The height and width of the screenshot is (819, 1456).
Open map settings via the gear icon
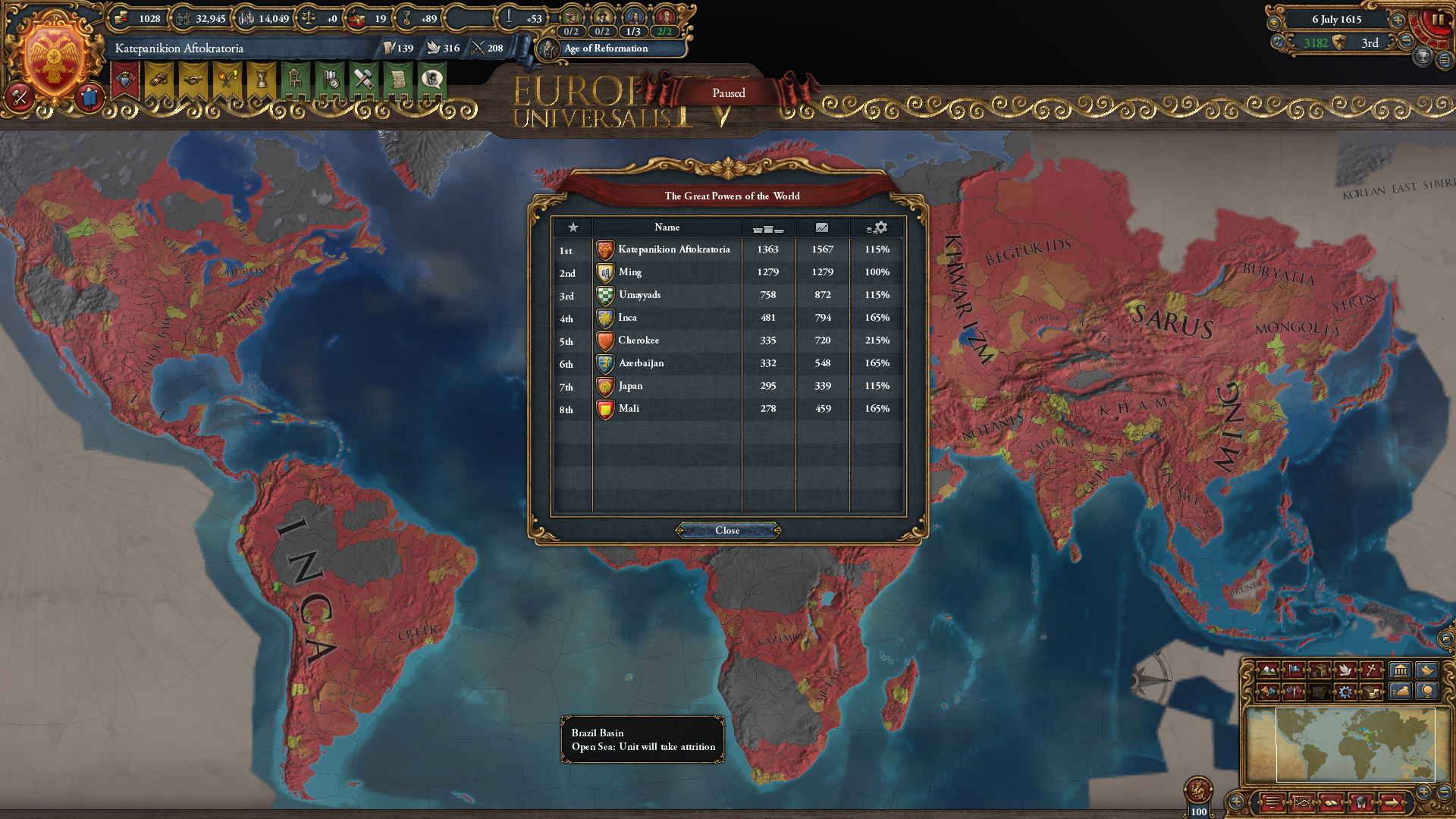tap(1345, 692)
